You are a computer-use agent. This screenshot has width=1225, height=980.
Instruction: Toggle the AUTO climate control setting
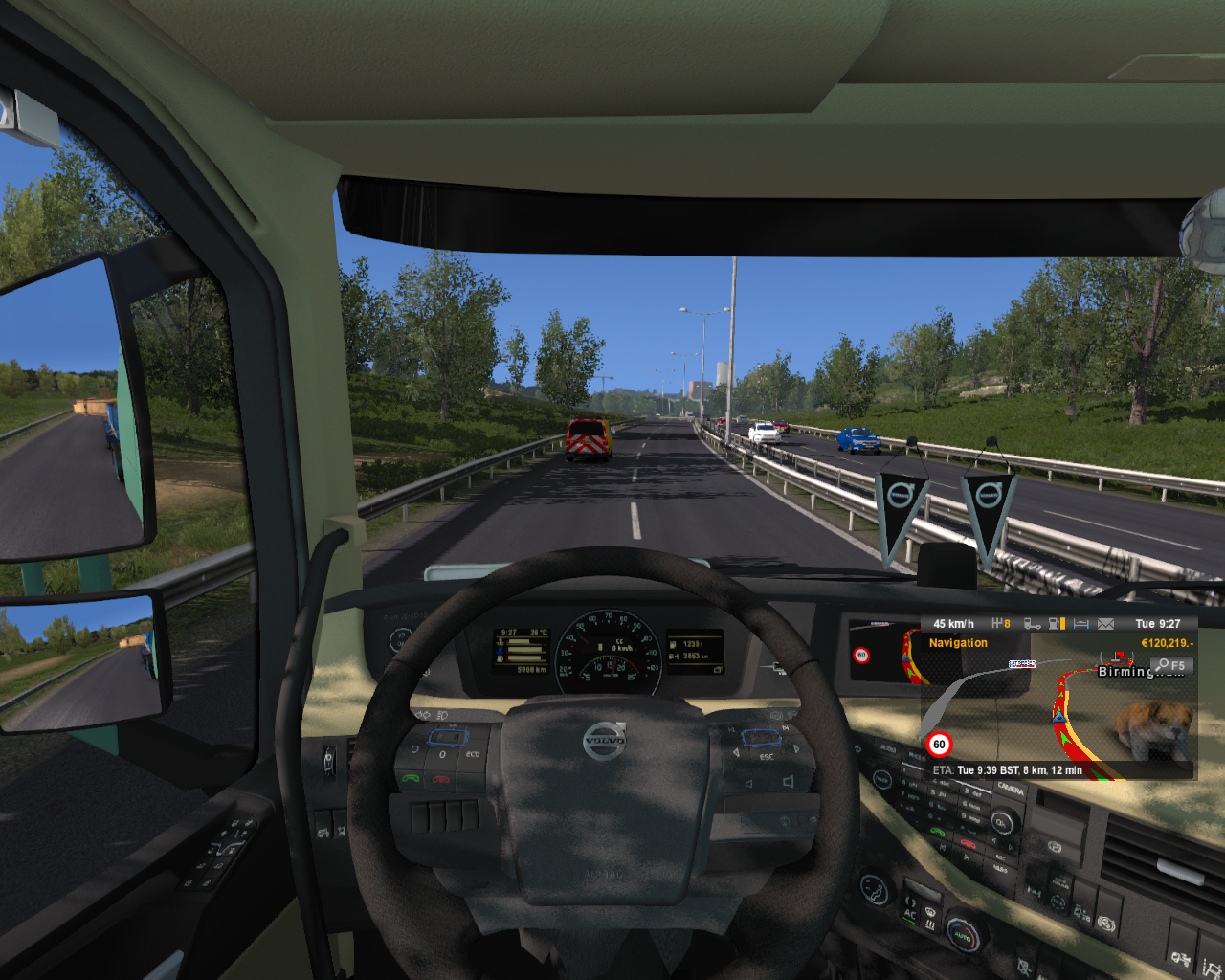click(x=964, y=935)
